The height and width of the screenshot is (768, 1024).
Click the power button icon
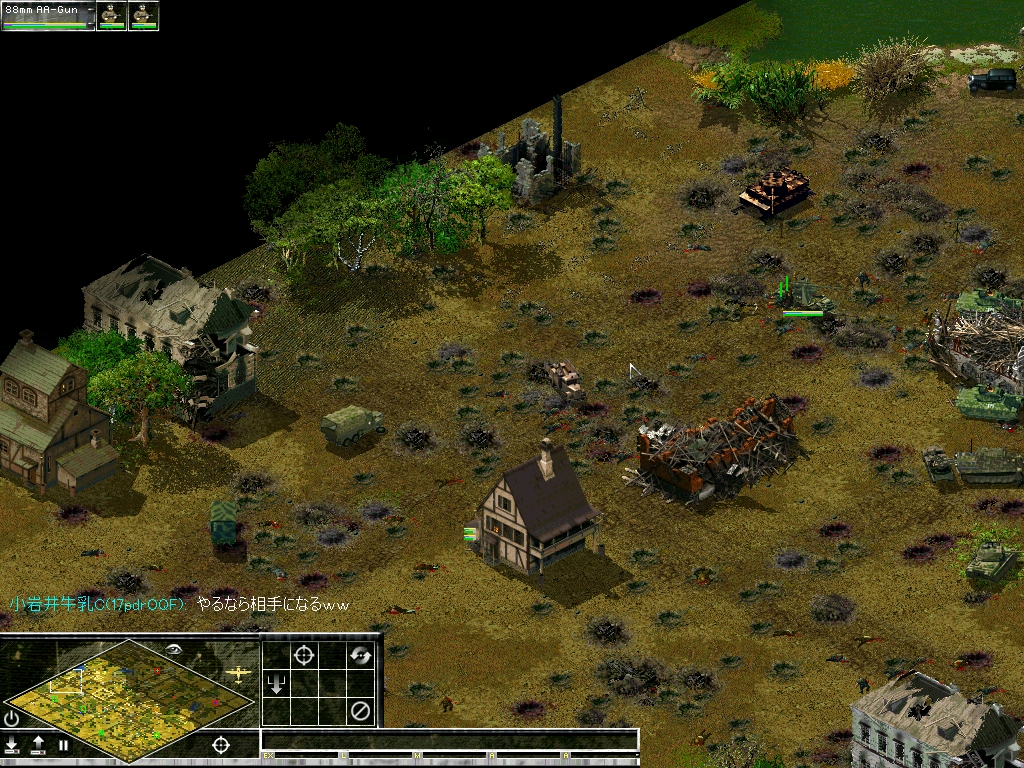pos(12,718)
